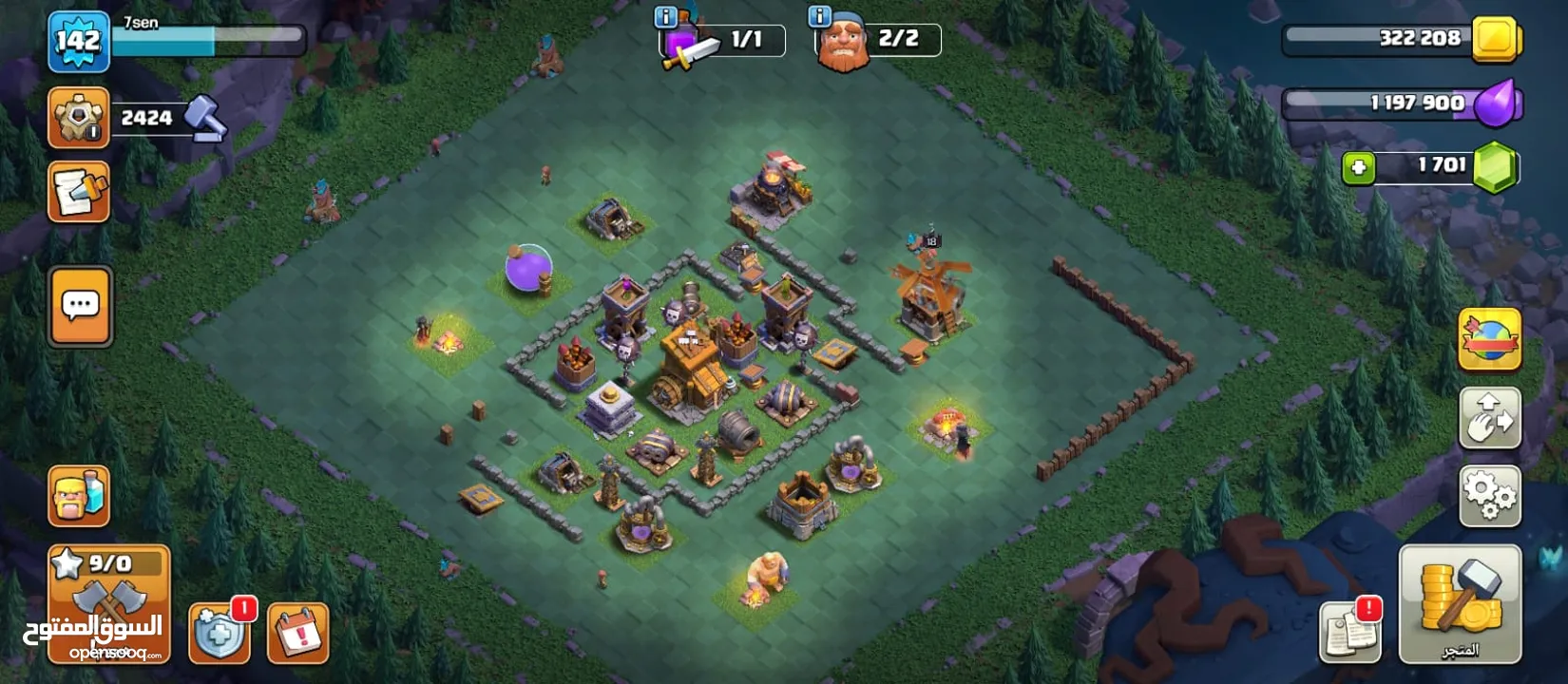Viewport: 1568px width, 684px height.
Task: Open the settings gears button
Action: [x=1489, y=496]
